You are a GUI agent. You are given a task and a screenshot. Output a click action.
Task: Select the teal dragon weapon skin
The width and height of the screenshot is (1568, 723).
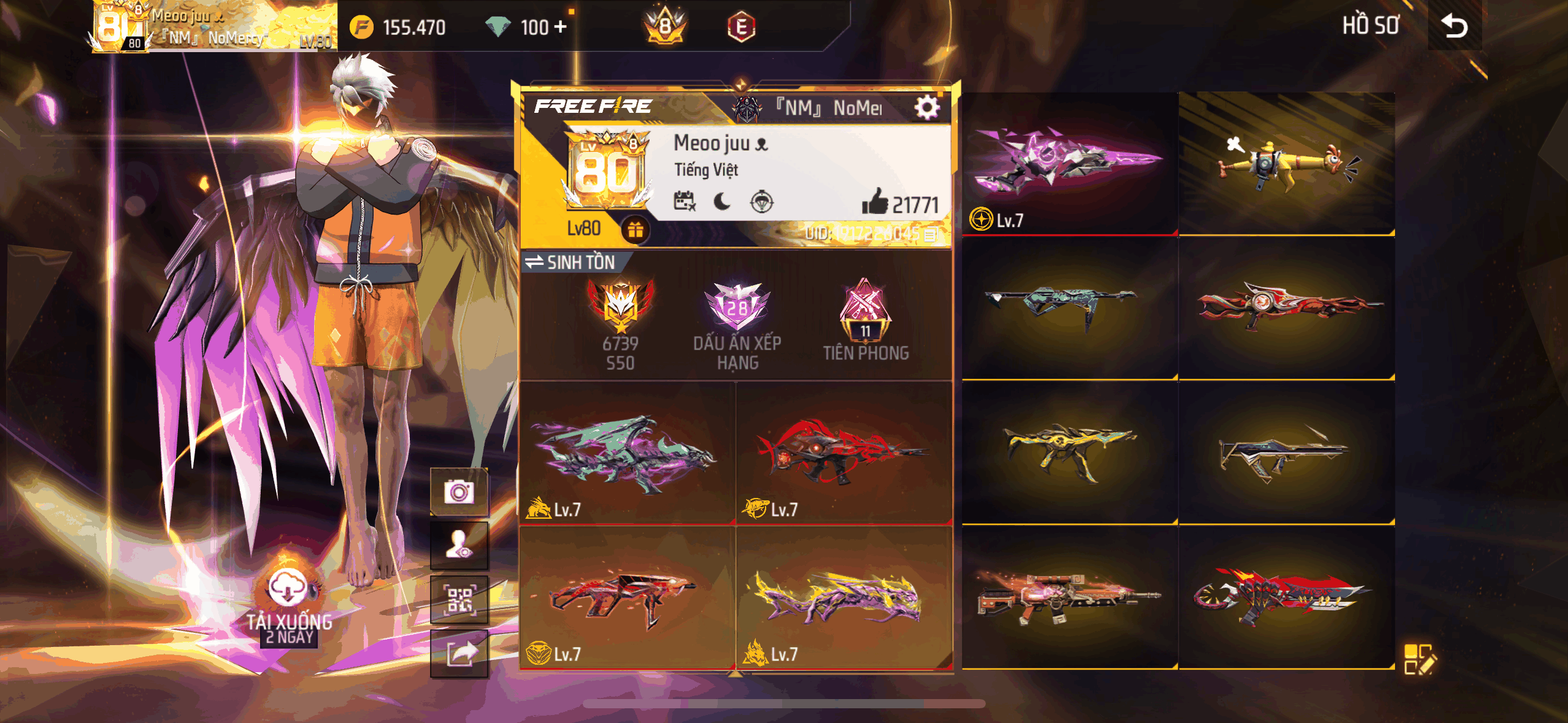pos(627,453)
